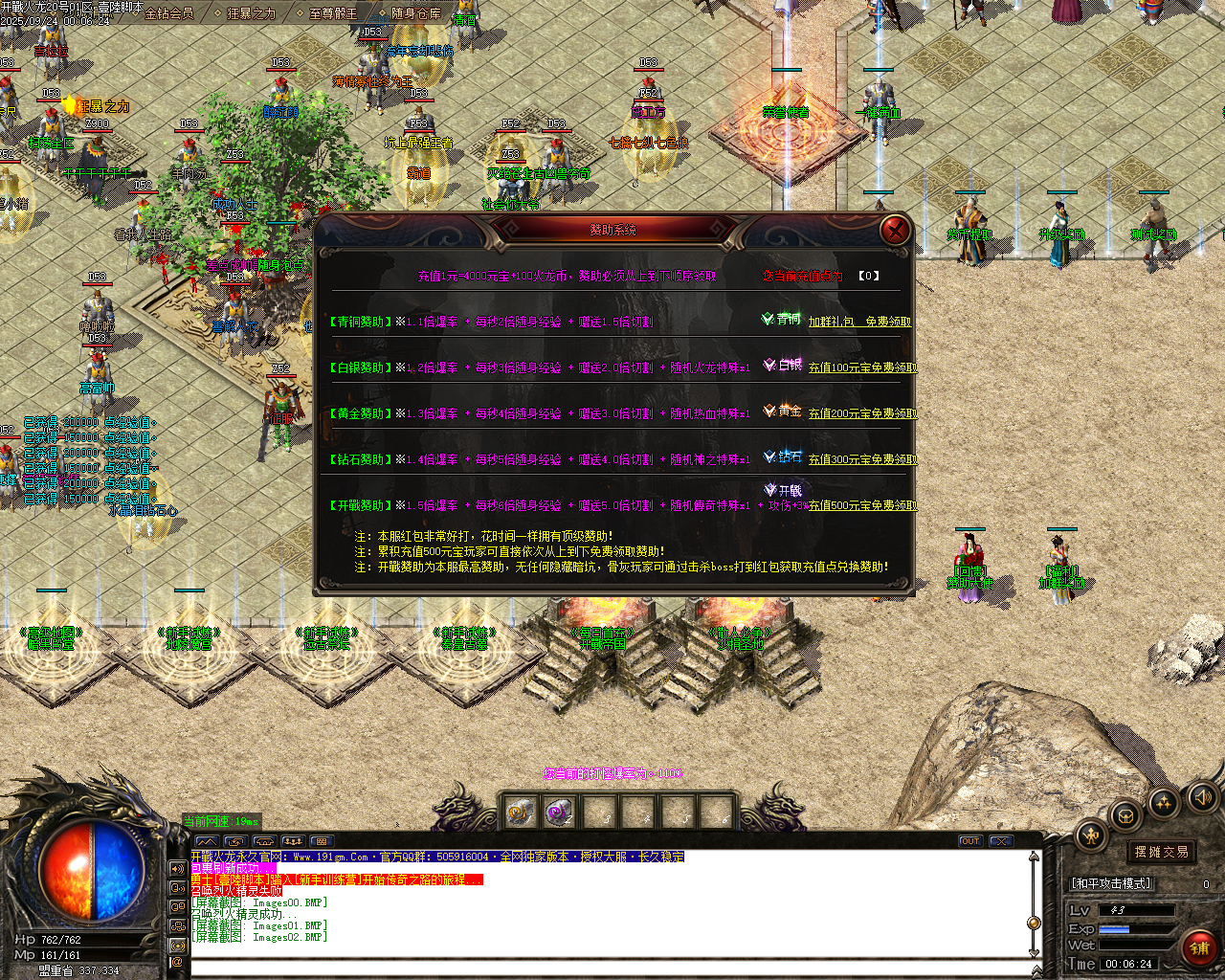
Task: Open the 金钻会员 menu at the top bar
Action: (170, 16)
